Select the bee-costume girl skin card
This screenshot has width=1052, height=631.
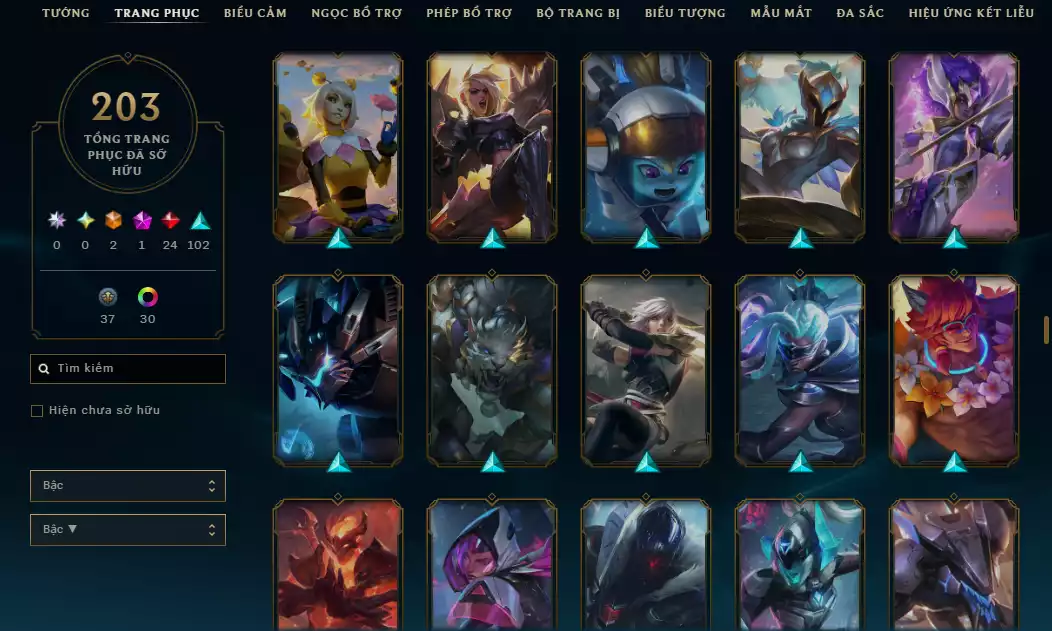point(338,146)
